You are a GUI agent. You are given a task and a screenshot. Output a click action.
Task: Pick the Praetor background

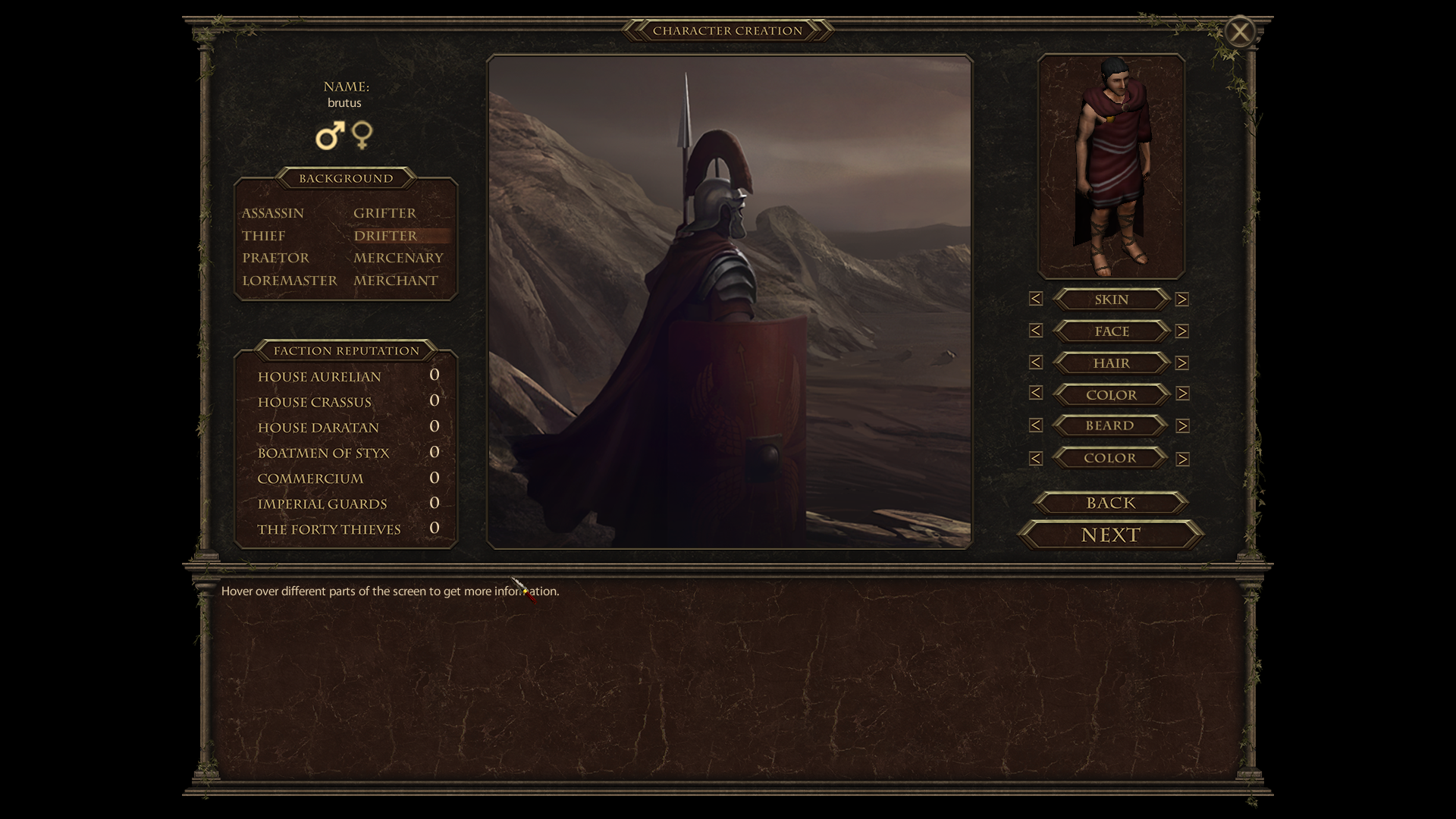275,258
